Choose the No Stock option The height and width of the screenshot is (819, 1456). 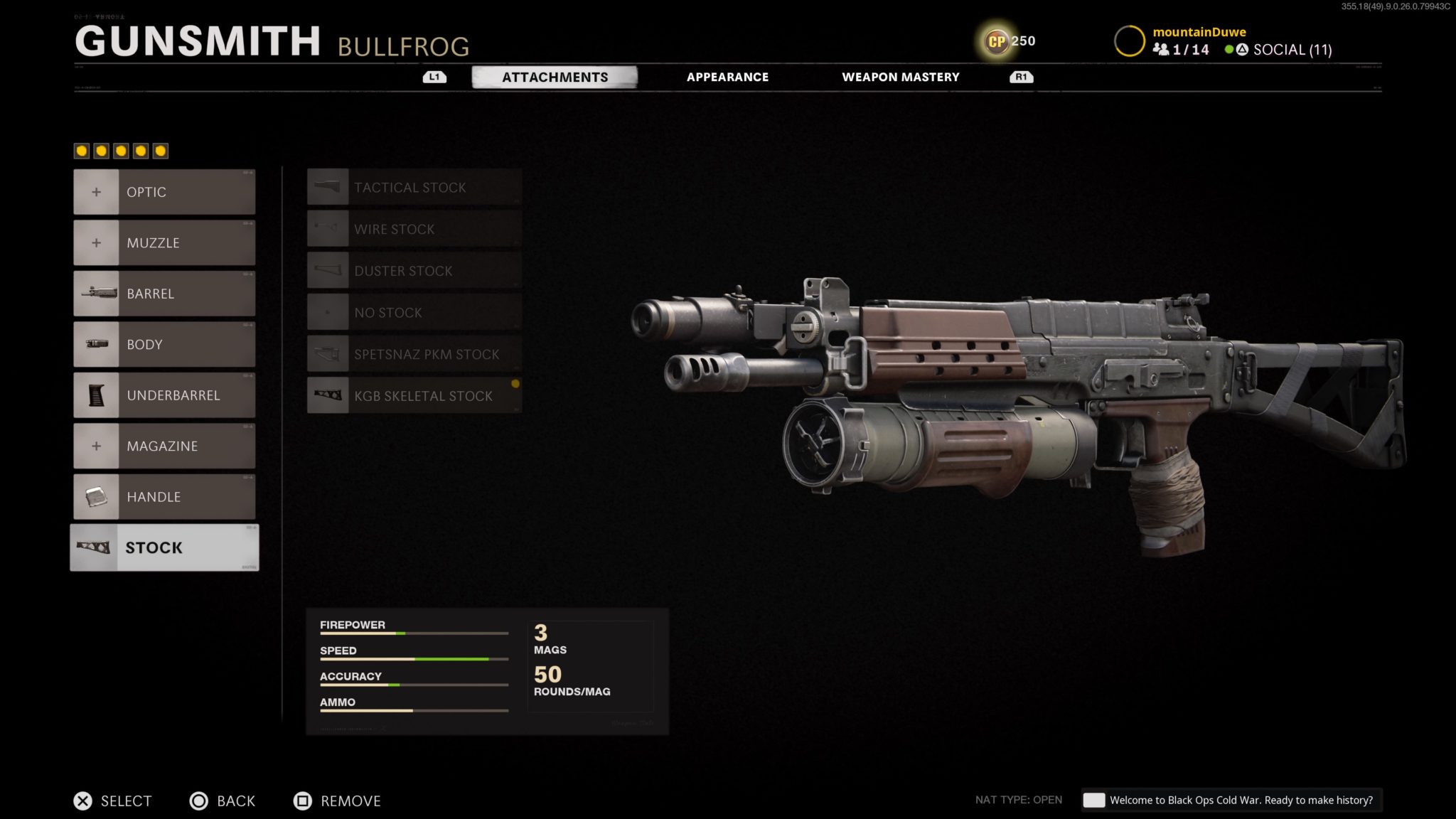pos(412,312)
